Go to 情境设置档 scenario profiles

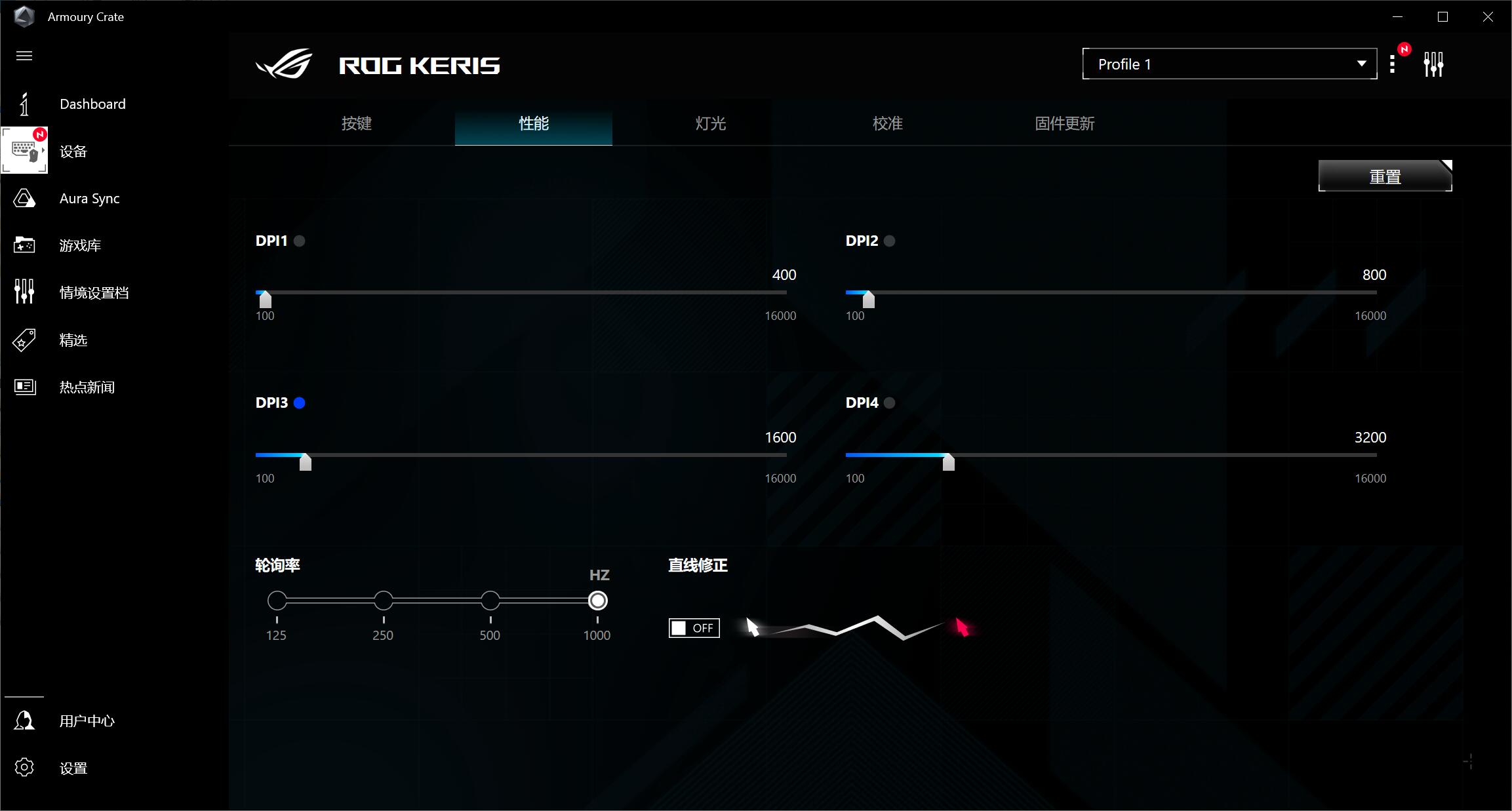[94, 293]
